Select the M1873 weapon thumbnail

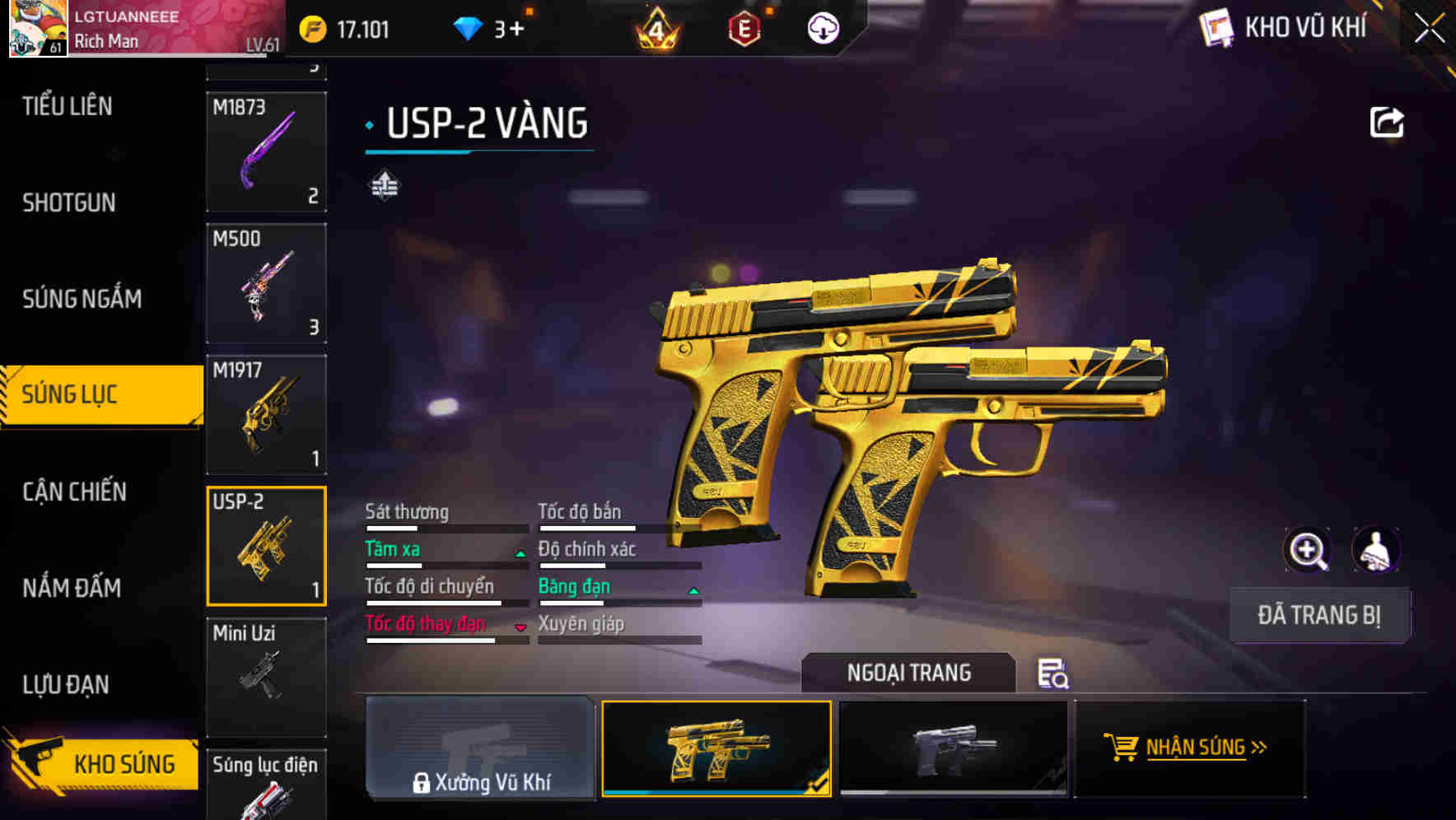point(266,152)
